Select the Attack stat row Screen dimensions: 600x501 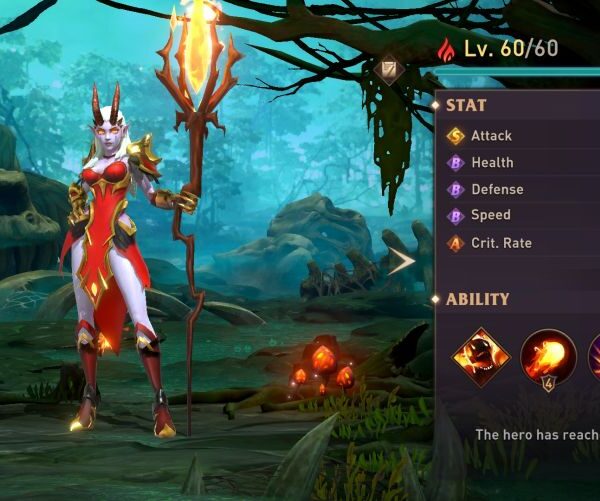(x=490, y=136)
